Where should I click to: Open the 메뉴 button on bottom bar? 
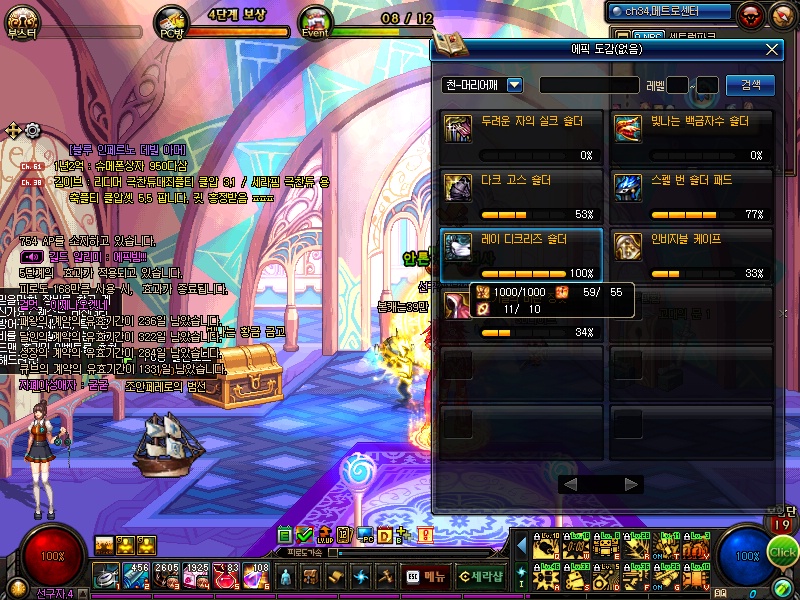[426, 577]
